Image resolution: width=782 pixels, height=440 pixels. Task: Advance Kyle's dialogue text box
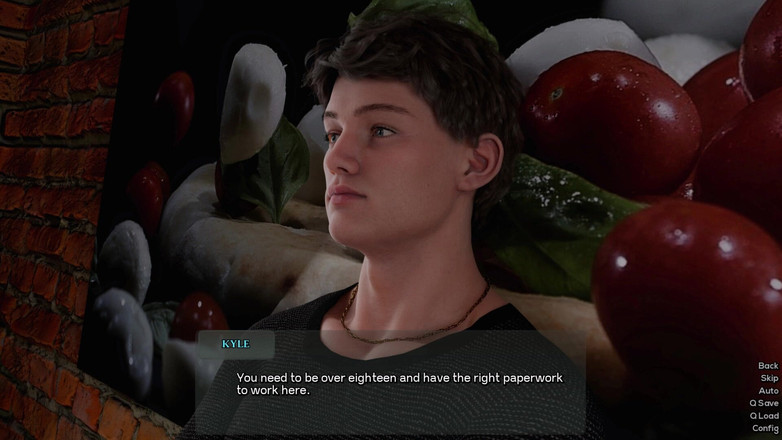click(400, 384)
